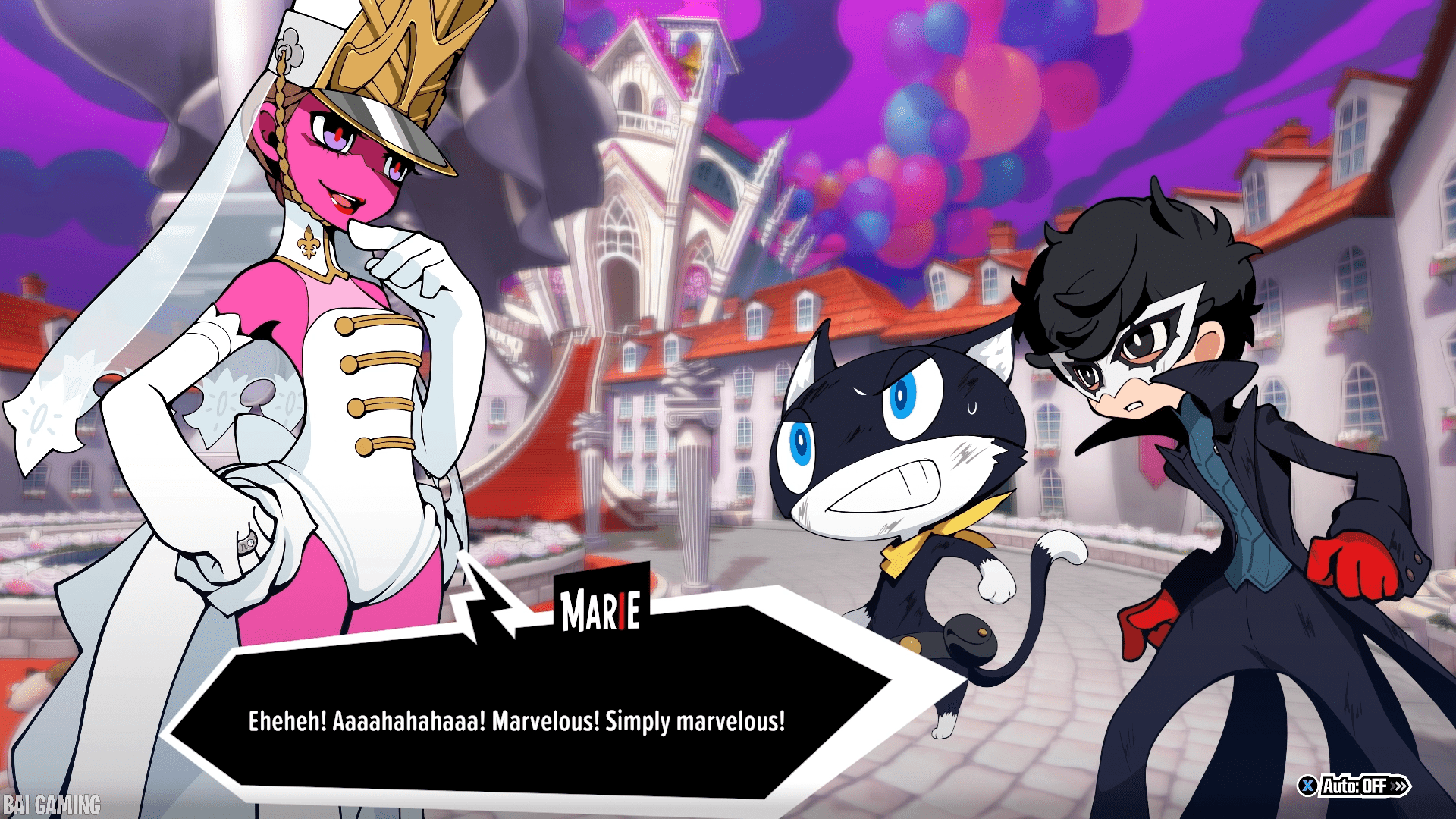Viewport: 1456px width, 819px height.
Task: Toggle the Auto: OFF dialogue setting
Action: 1354,786
